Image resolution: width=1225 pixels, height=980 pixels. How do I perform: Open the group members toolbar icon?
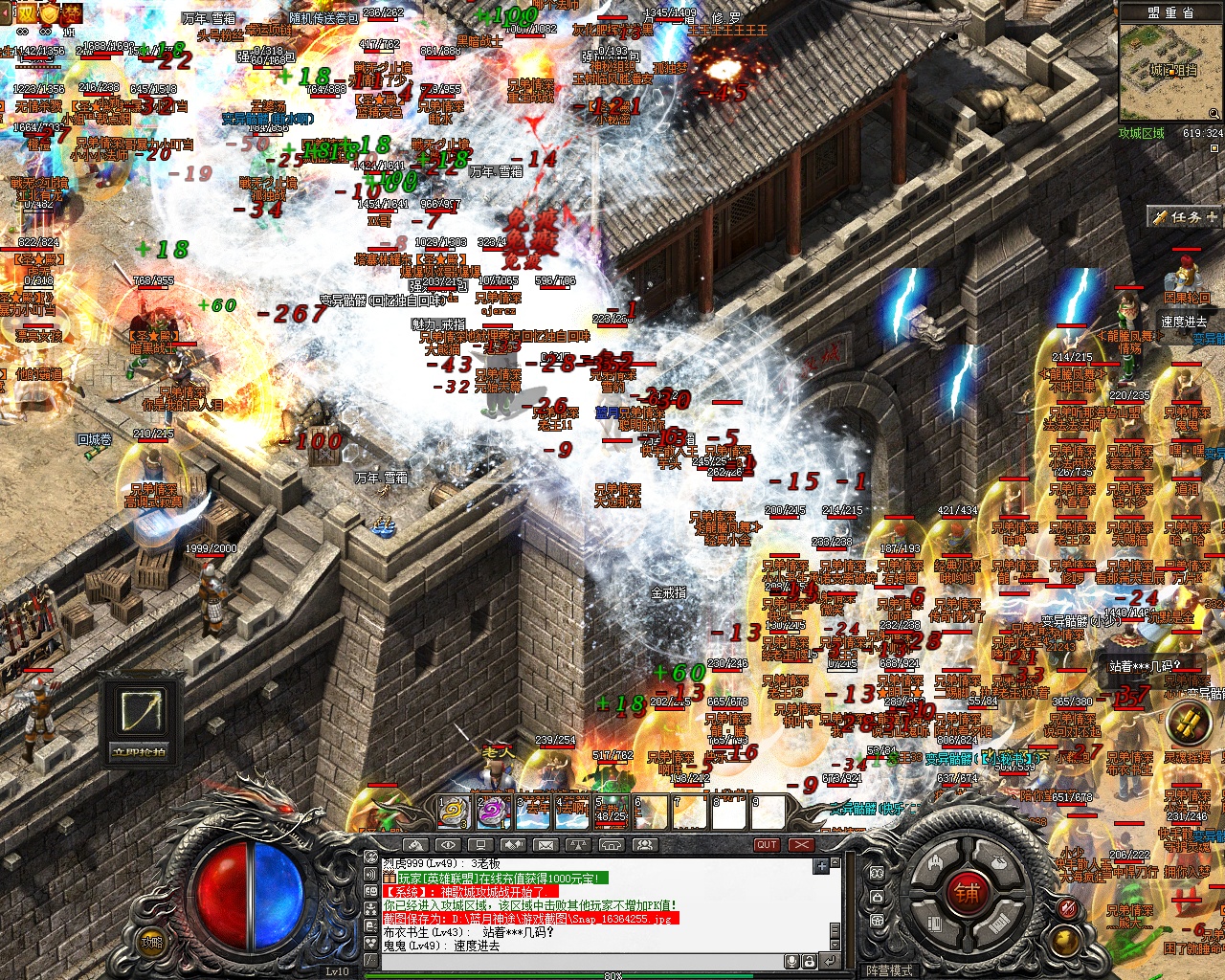pos(644,845)
